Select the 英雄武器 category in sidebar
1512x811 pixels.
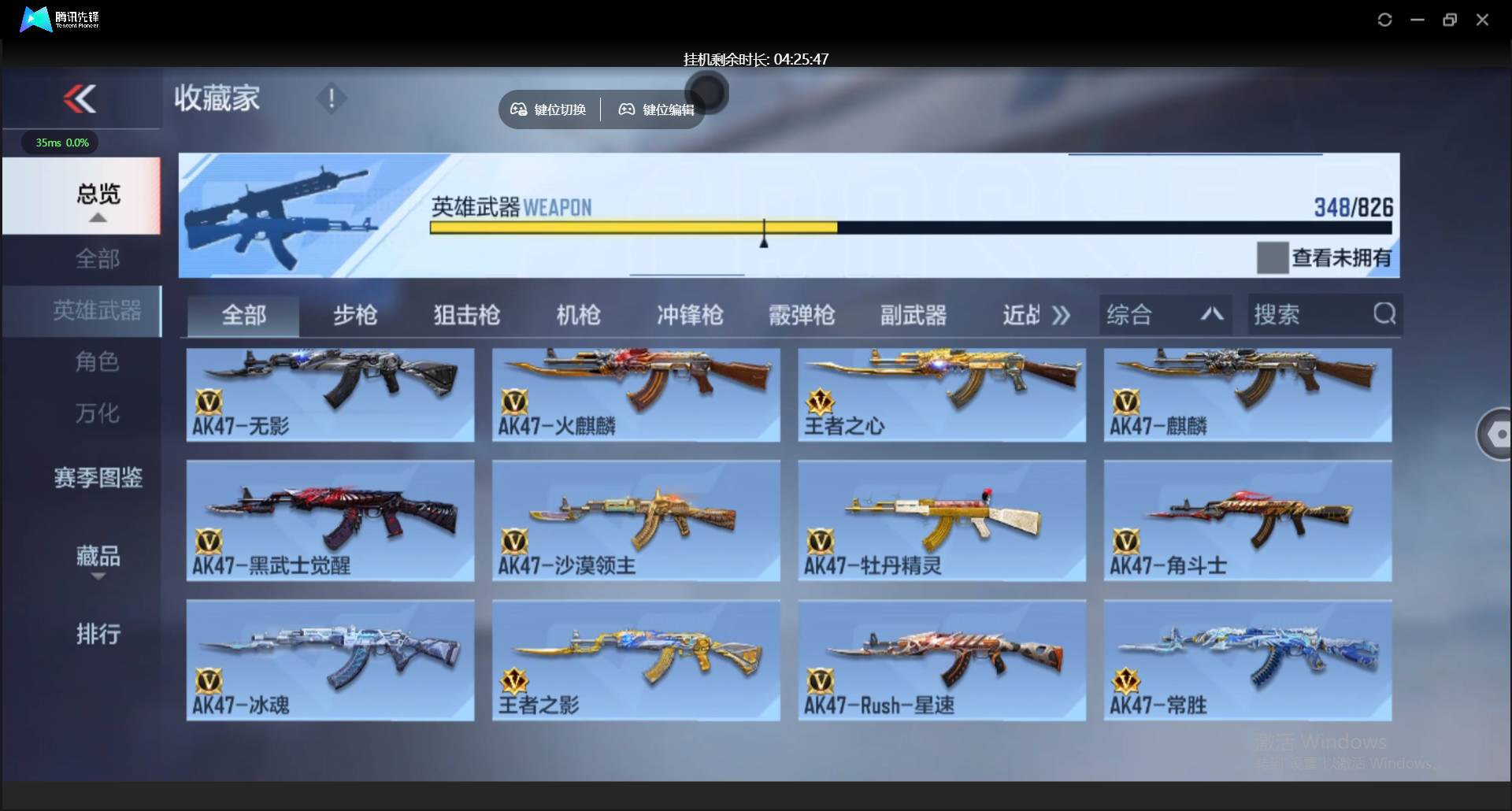click(x=96, y=311)
